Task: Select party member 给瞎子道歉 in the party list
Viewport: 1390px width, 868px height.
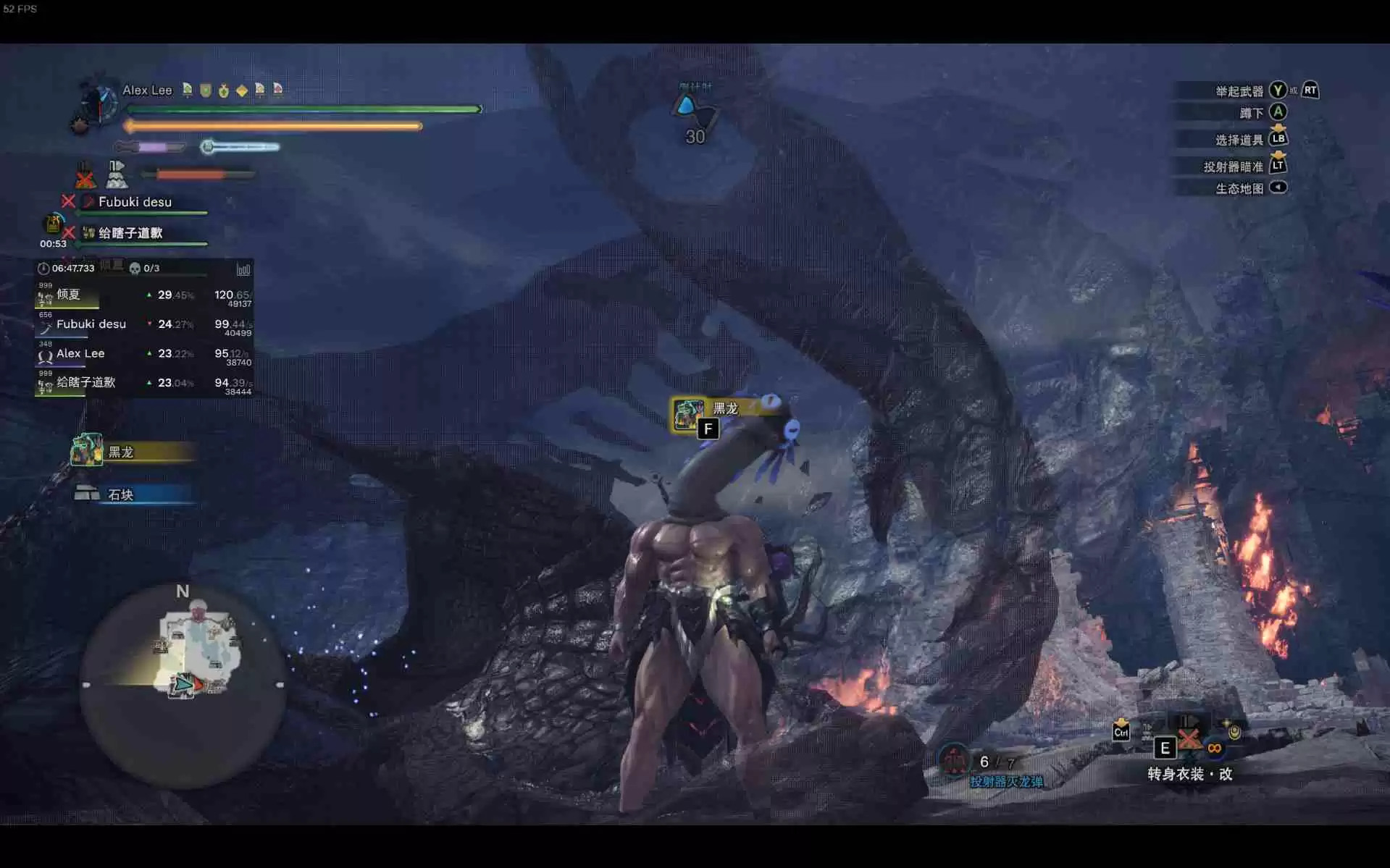Action: [x=130, y=233]
